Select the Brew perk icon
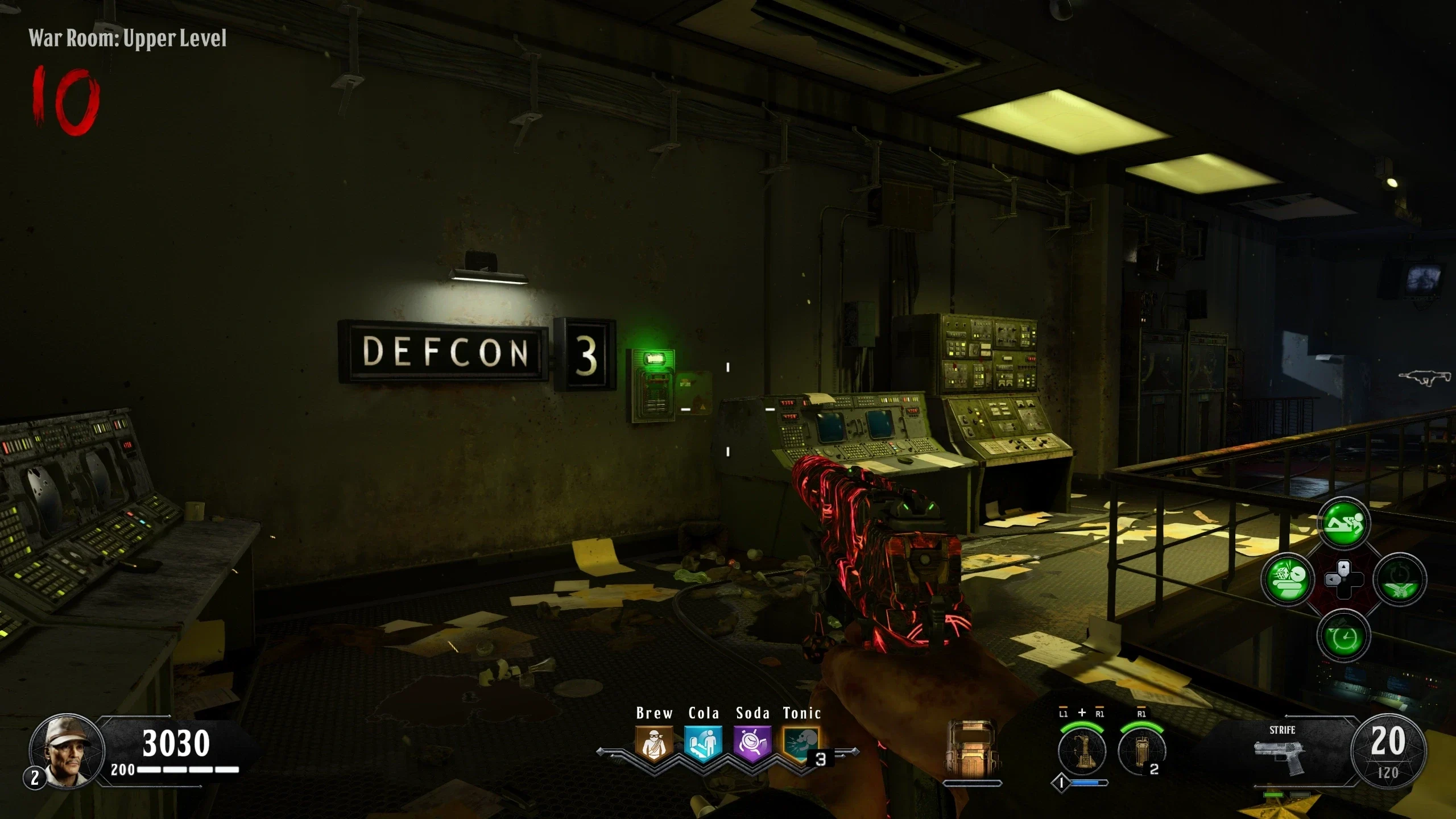This screenshot has height=819, width=1456. 654,744
